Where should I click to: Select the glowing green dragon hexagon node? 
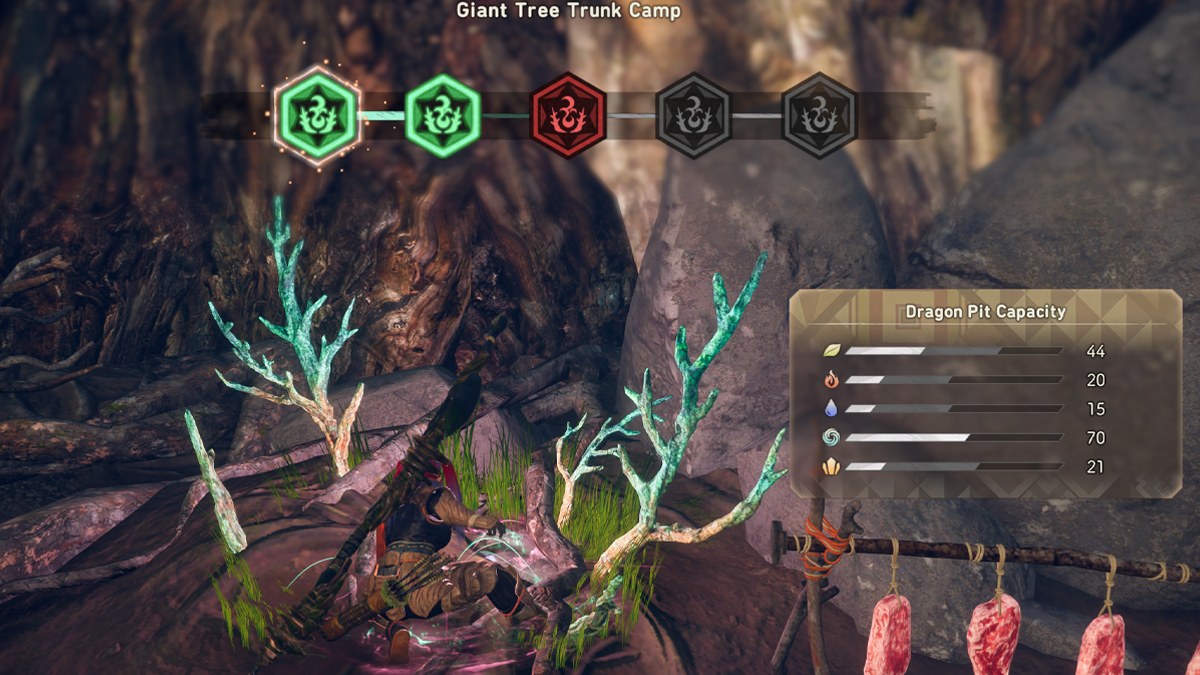[x=317, y=115]
